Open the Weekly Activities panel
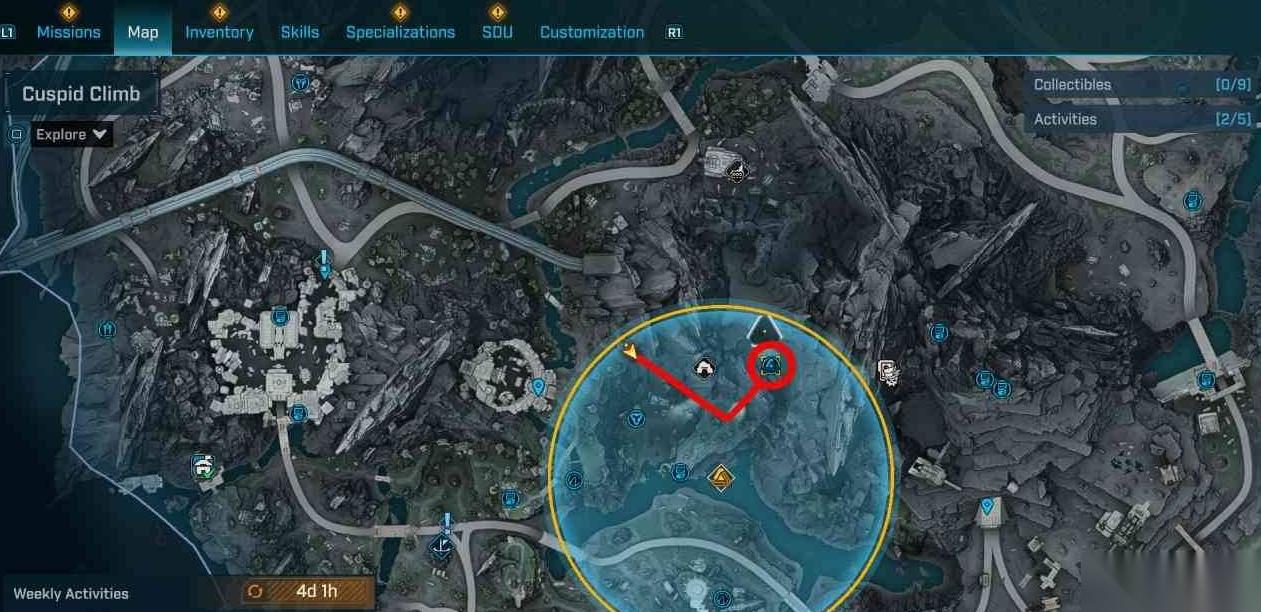Screen dimensions: 1261x612 71,593
